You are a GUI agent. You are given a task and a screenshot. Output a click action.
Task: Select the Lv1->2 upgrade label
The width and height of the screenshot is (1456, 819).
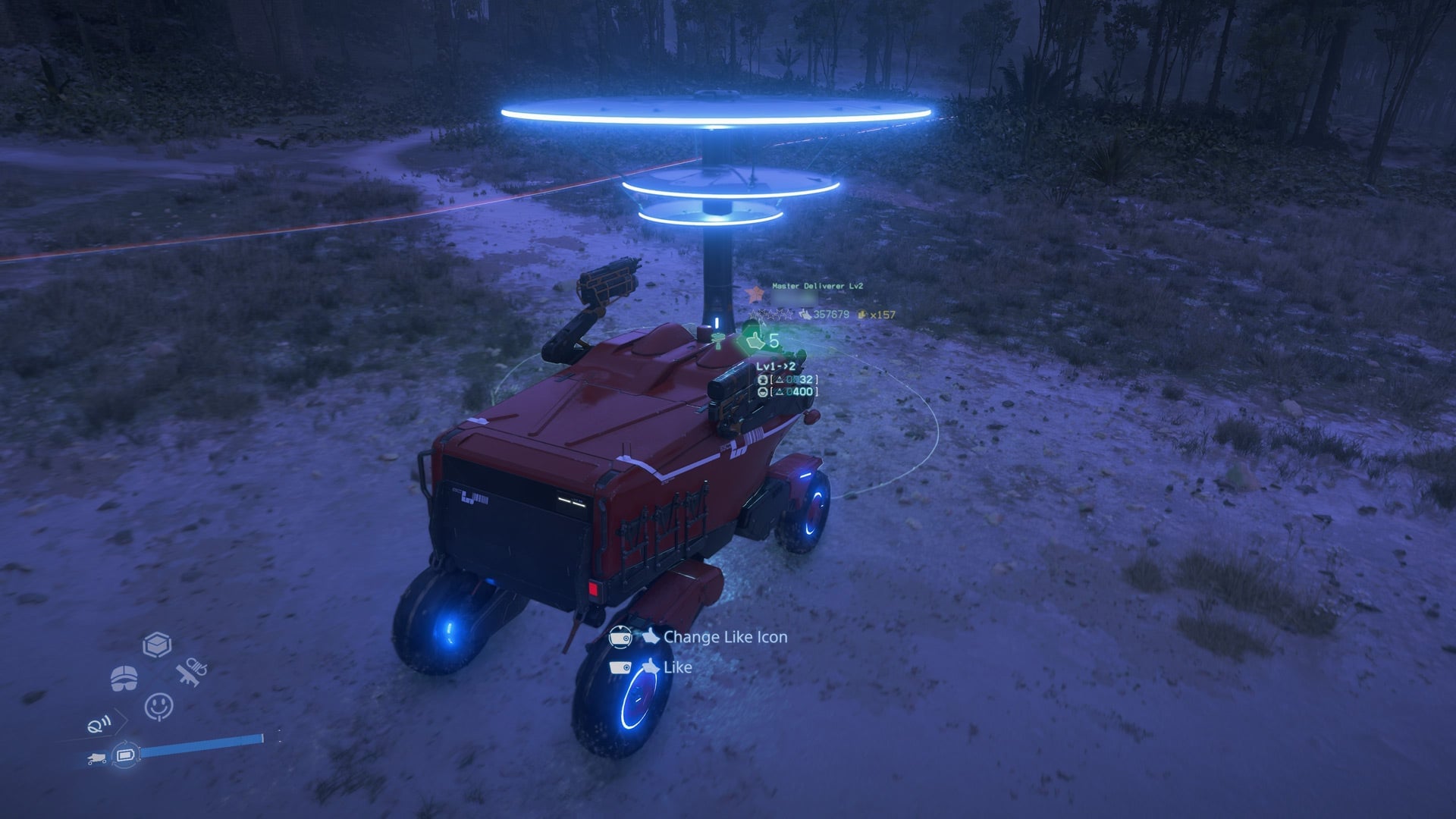[774, 366]
